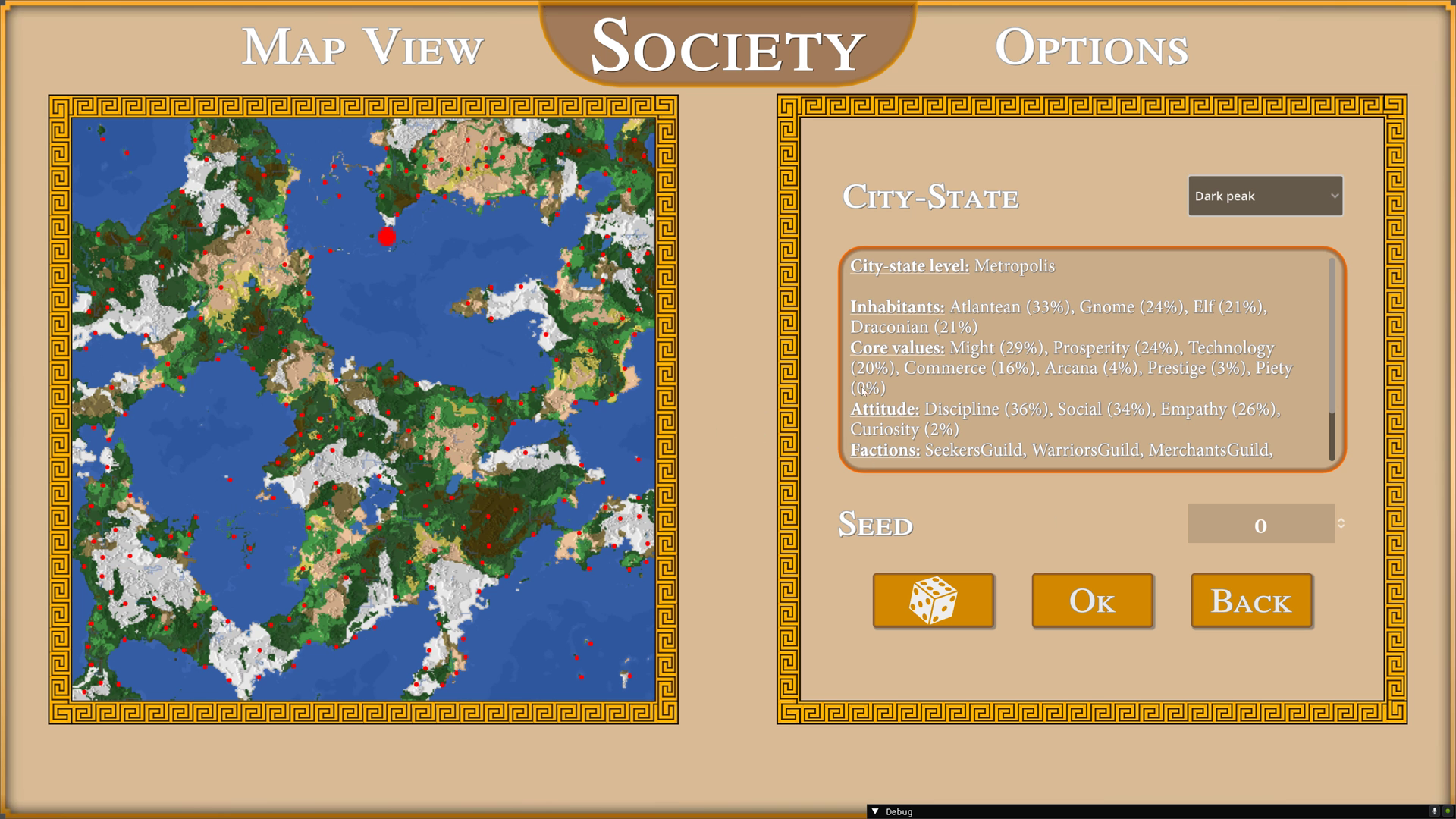The width and height of the screenshot is (1456, 819).
Task: Expand the city-state selection list arrow
Action: point(1335,196)
